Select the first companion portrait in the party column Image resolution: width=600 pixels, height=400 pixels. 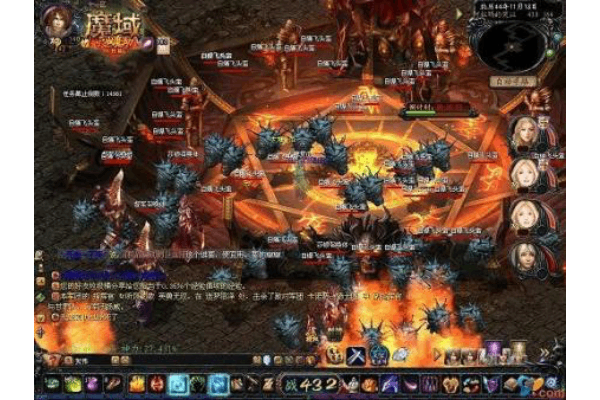tap(527, 133)
